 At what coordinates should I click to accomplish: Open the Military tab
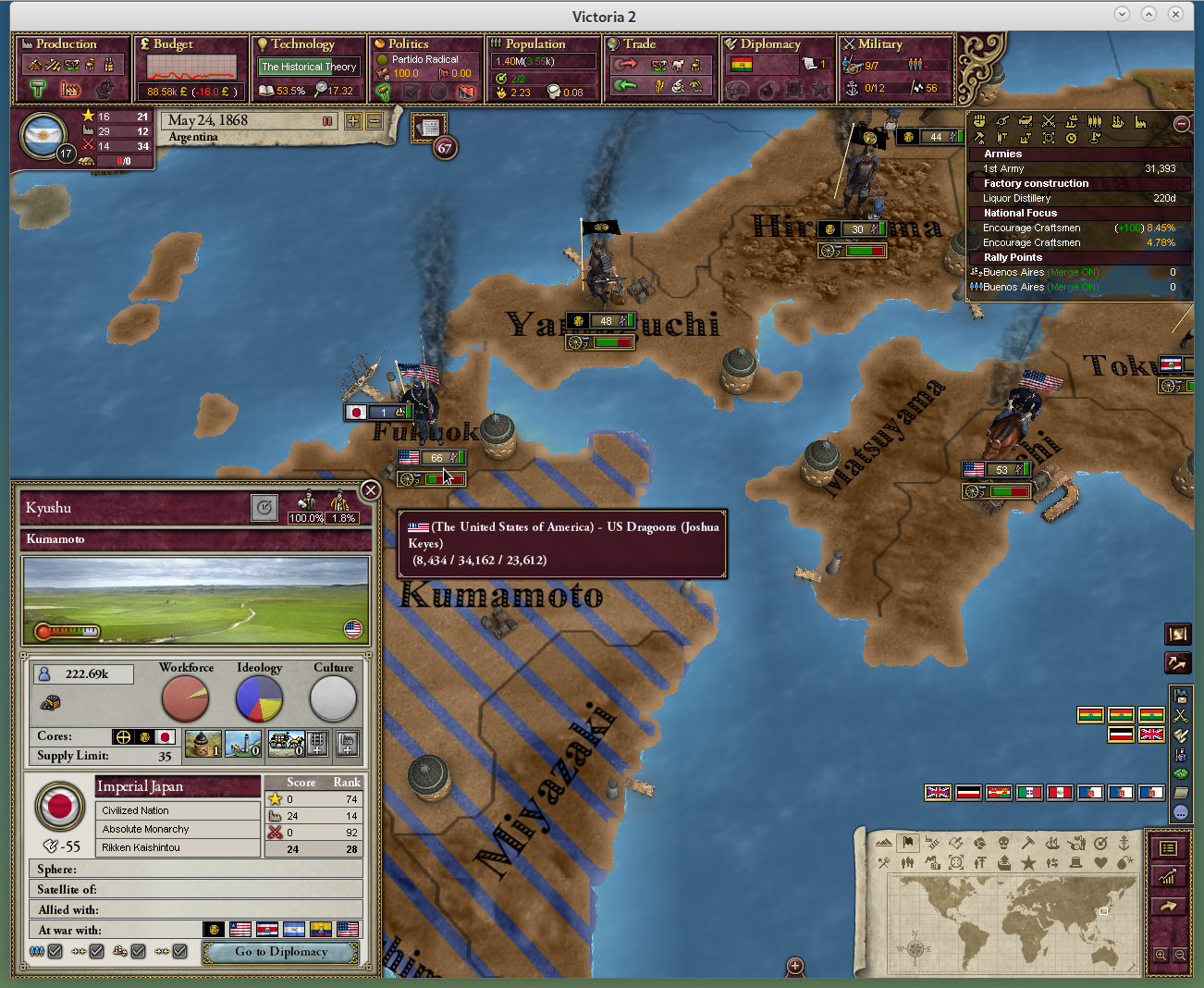(879, 44)
